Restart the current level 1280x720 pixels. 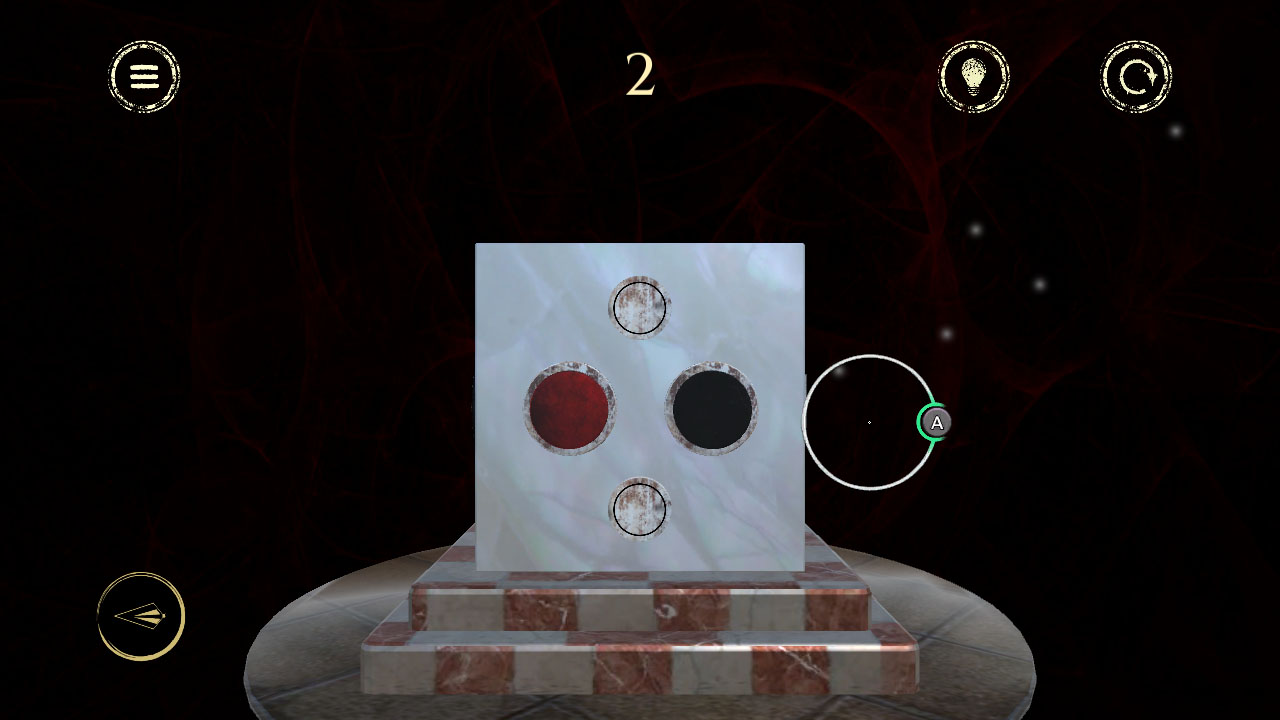[x=1135, y=77]
